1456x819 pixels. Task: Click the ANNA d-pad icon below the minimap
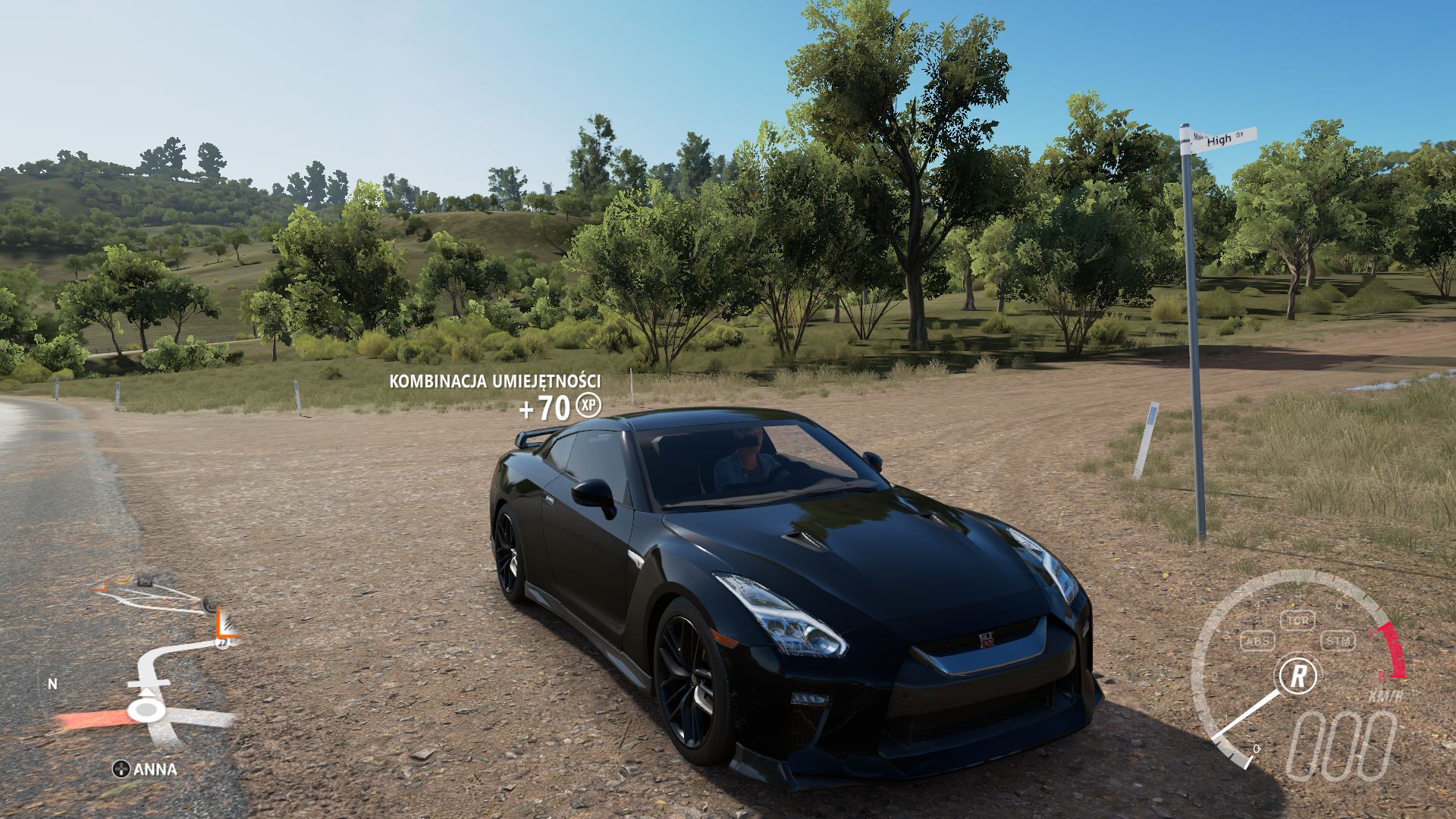point(121,768)
